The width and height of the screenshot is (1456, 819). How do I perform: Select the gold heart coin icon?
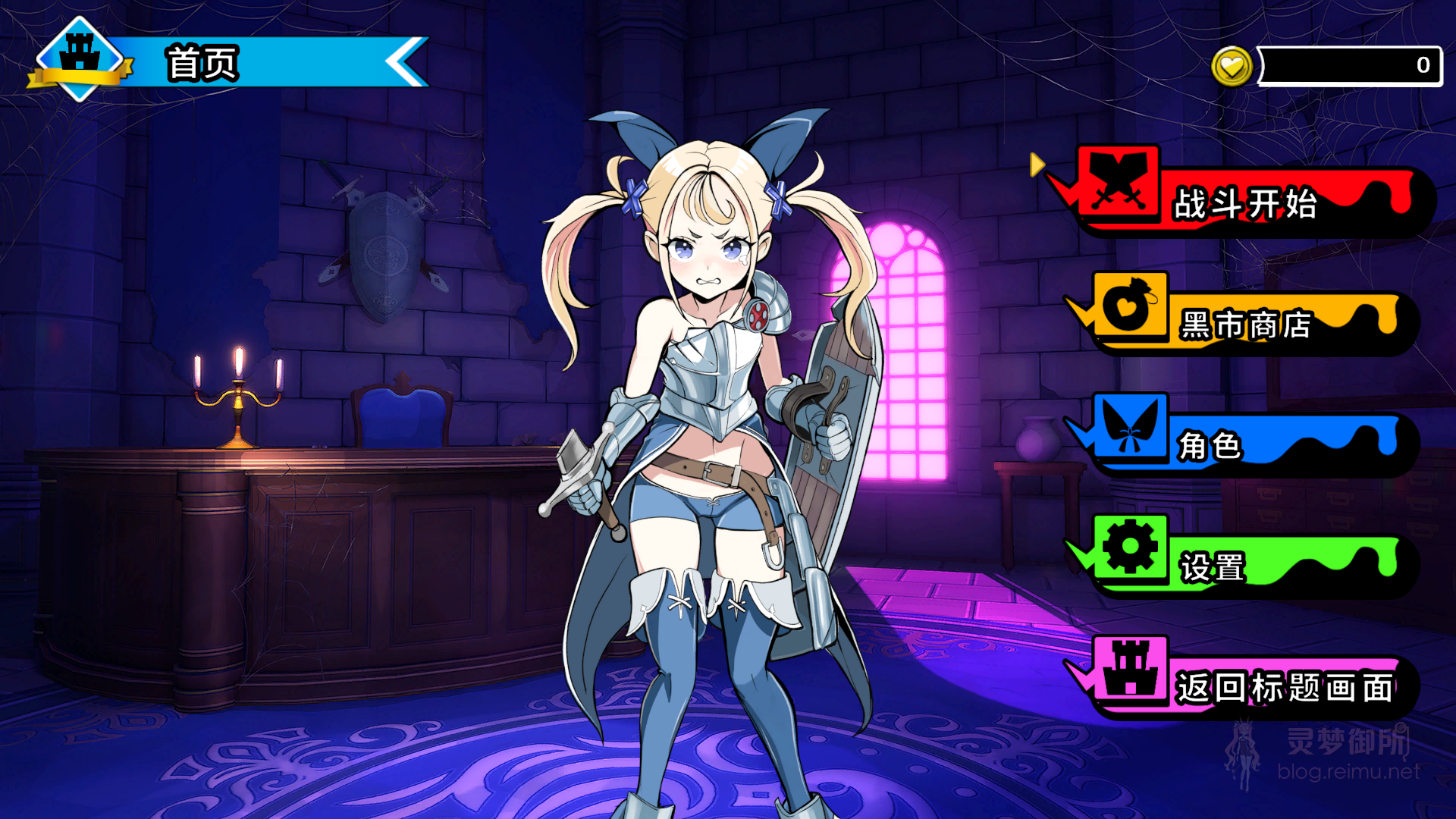coord(1234,64)
